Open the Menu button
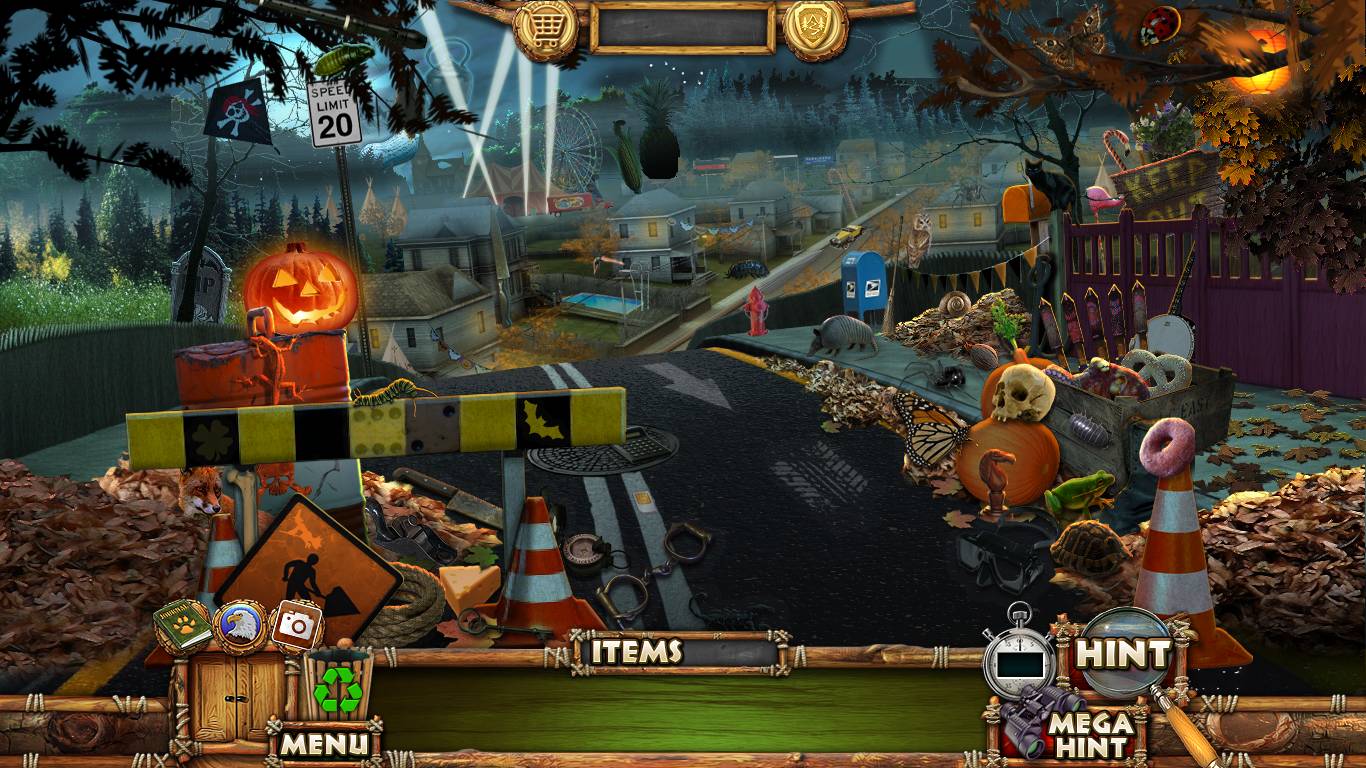Image resolution: width=1366 pixels, height=768 pixels. pyautogui.click(x=324, y=743)
